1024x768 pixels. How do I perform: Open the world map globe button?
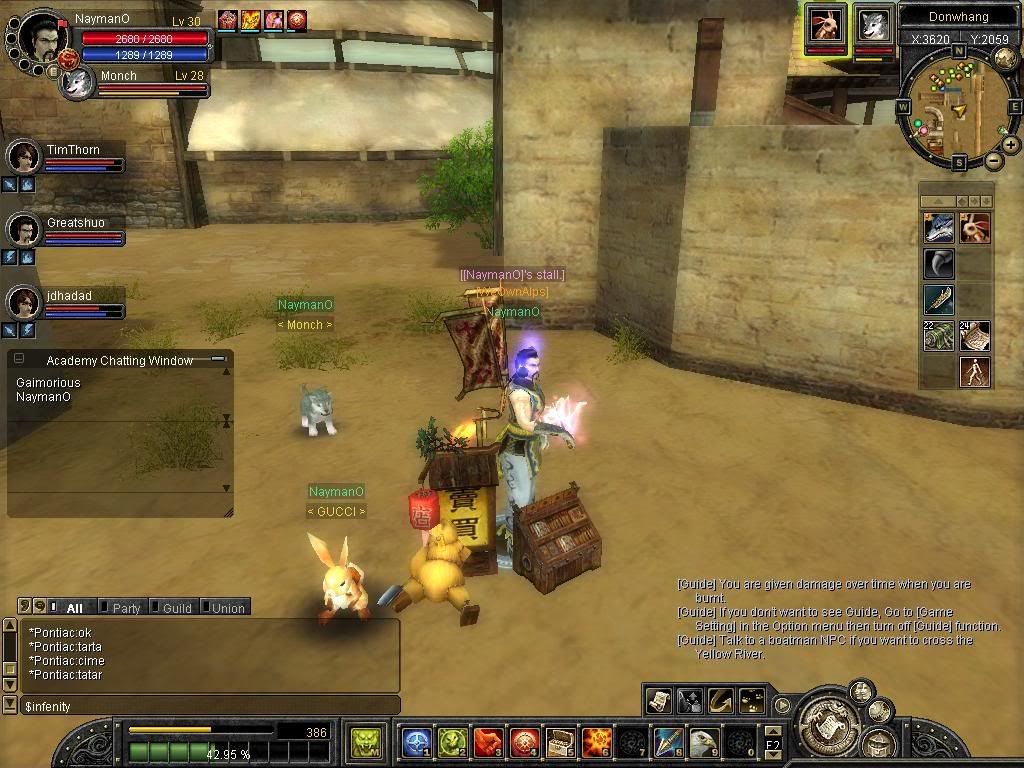point(1006,59)
